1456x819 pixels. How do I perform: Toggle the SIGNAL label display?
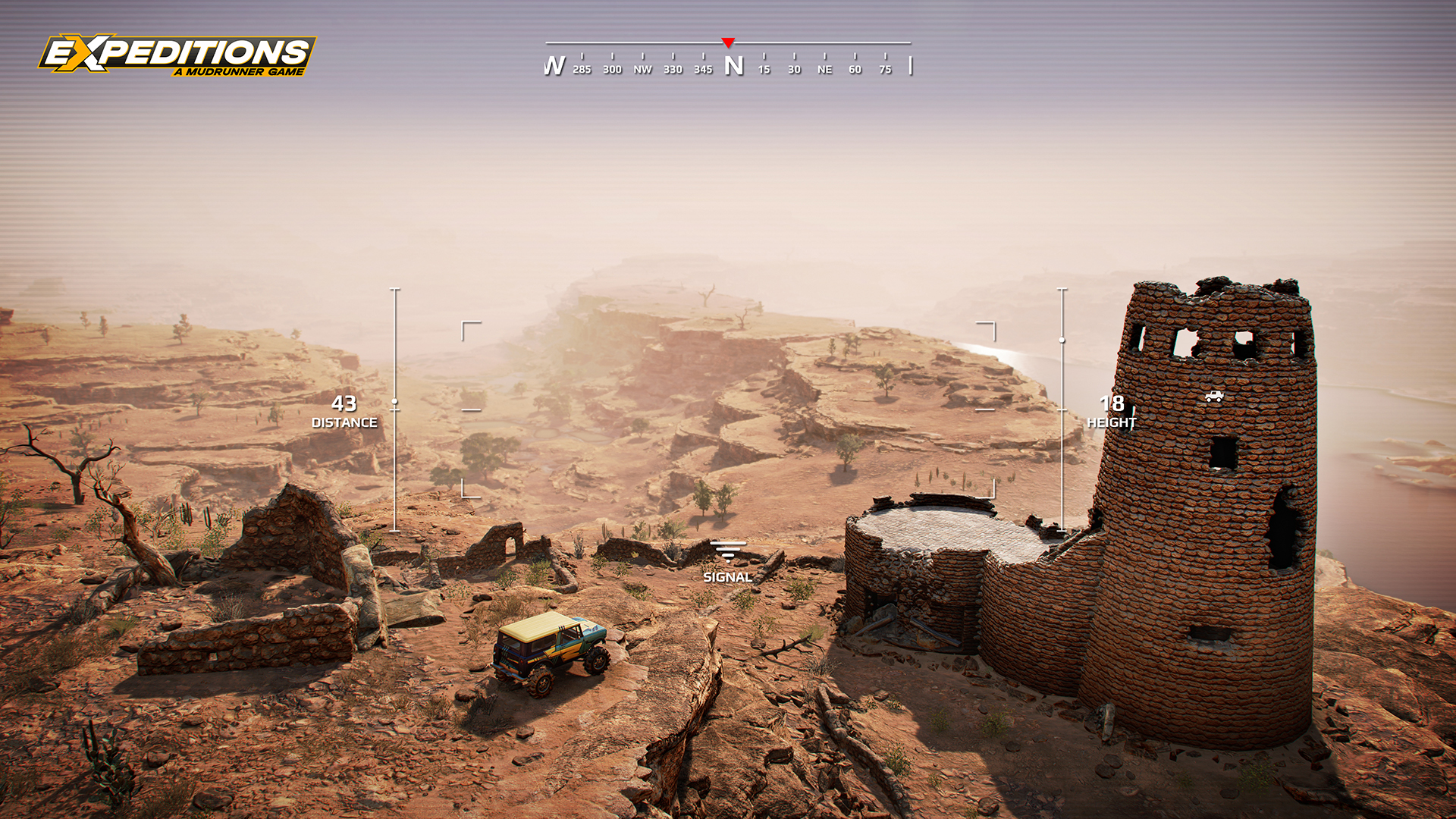tap(728, 577)
